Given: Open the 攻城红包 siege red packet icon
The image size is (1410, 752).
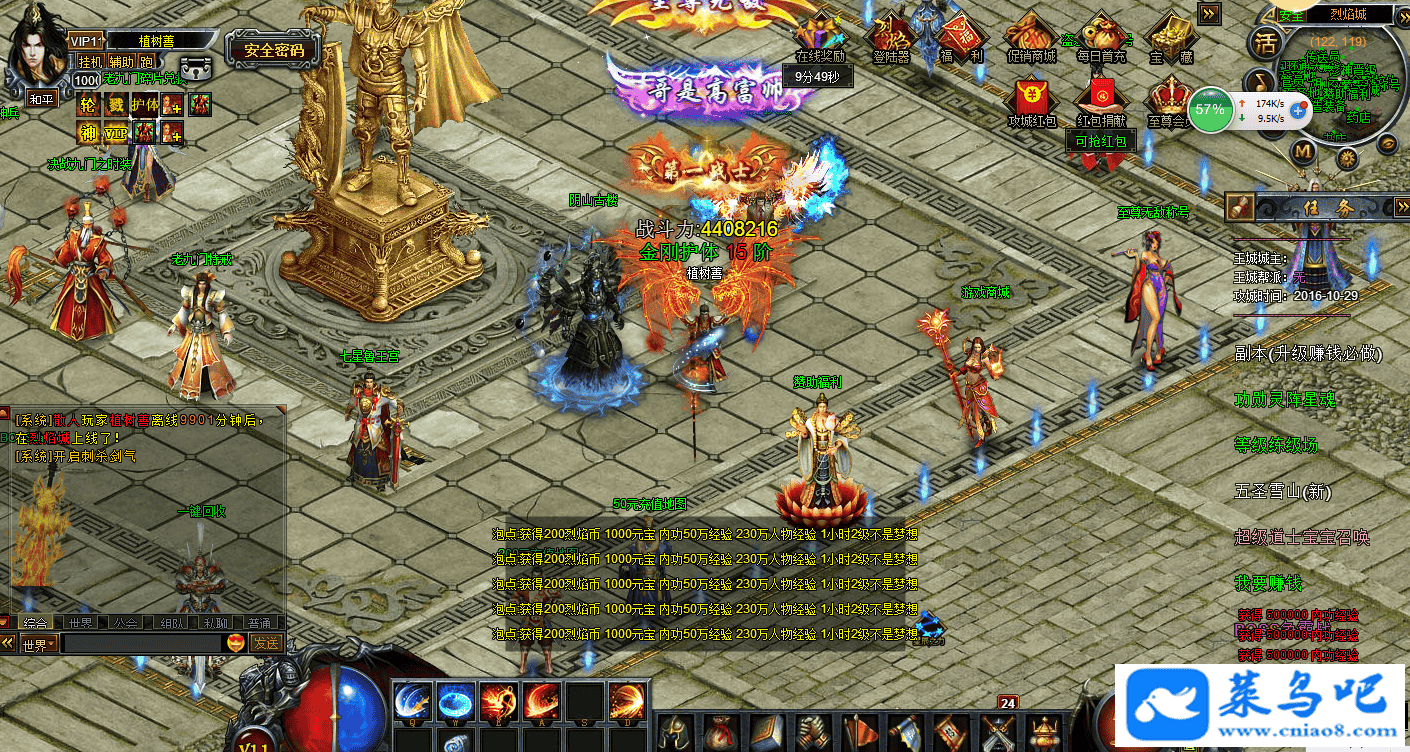Looking at the screenshot, I should 1031,104.
